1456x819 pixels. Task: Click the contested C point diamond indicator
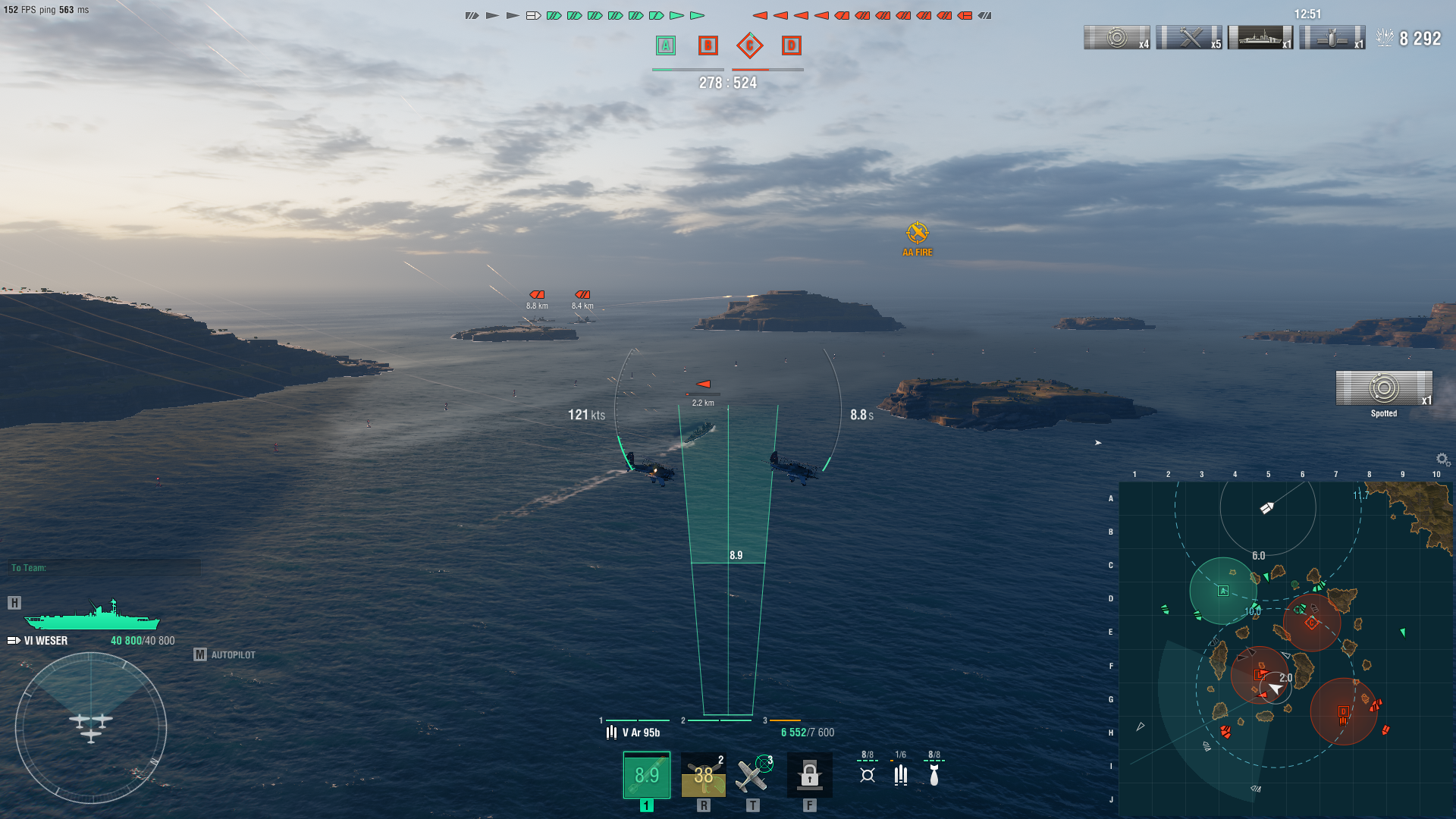[x=749, y=45]
